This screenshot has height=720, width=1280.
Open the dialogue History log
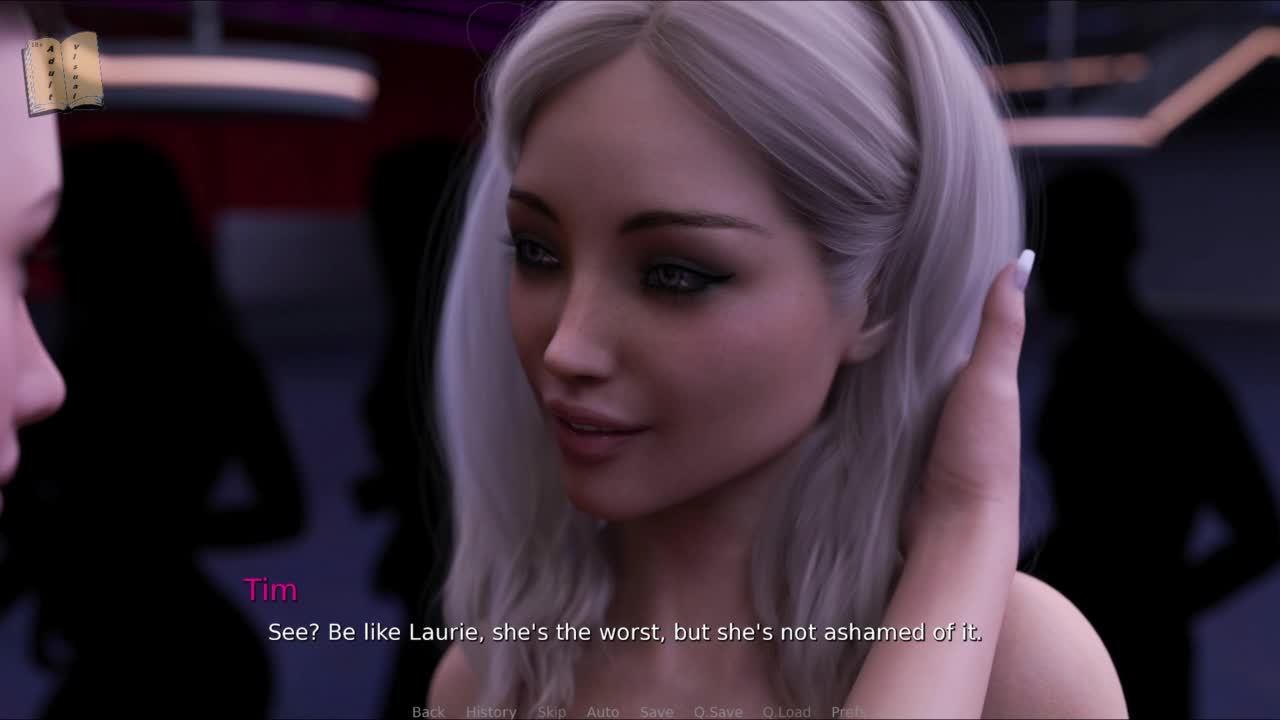[x=491, y=712]
